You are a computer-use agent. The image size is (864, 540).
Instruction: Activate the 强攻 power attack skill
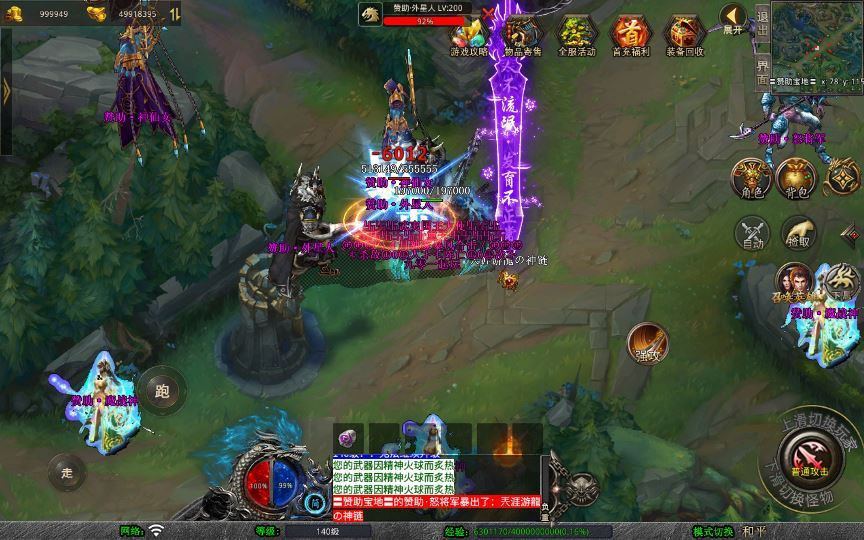click(x=647, y=343)
